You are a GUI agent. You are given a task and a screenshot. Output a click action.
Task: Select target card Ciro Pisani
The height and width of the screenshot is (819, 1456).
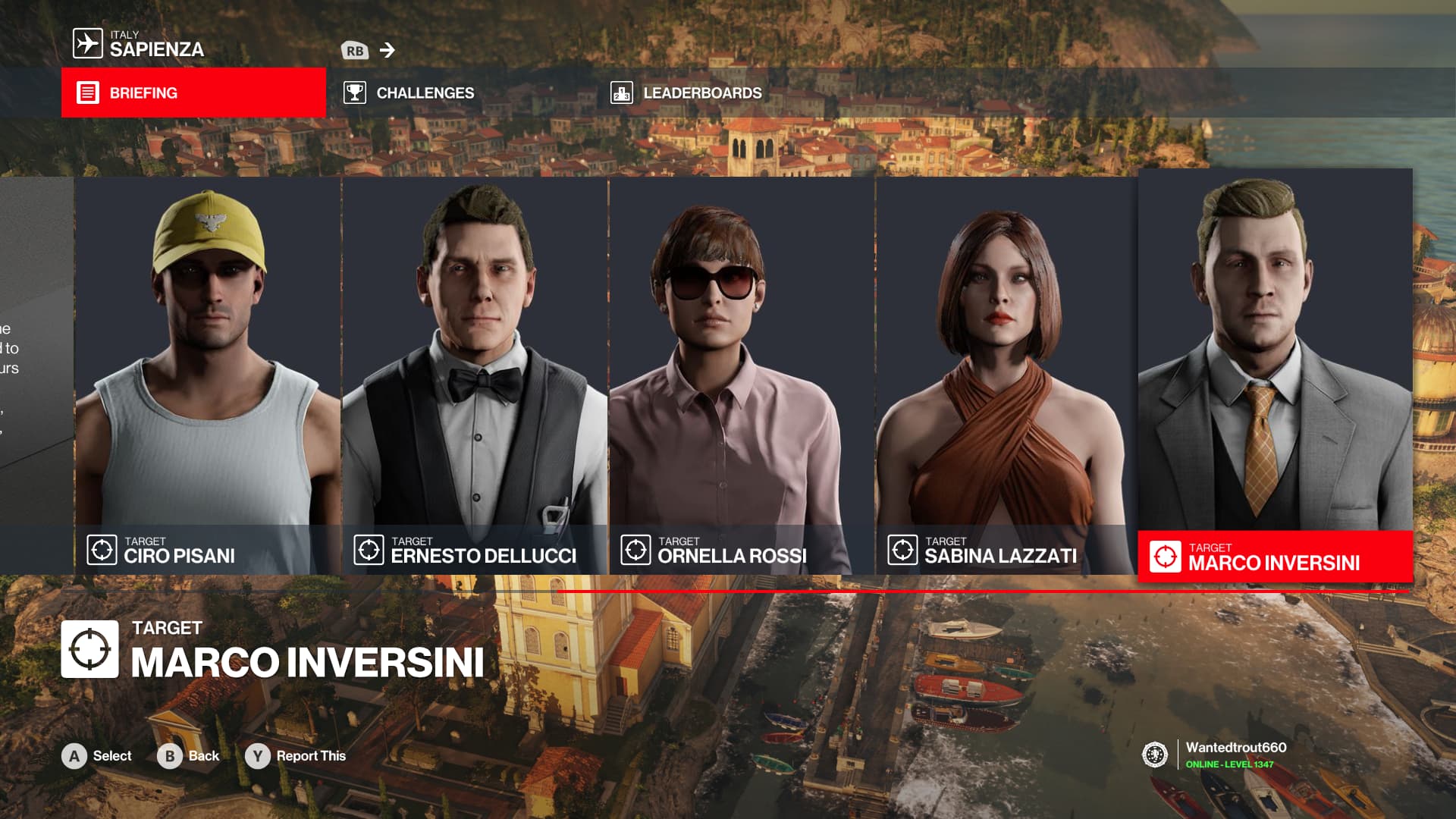pyautogui.click(x=208, y=375)
